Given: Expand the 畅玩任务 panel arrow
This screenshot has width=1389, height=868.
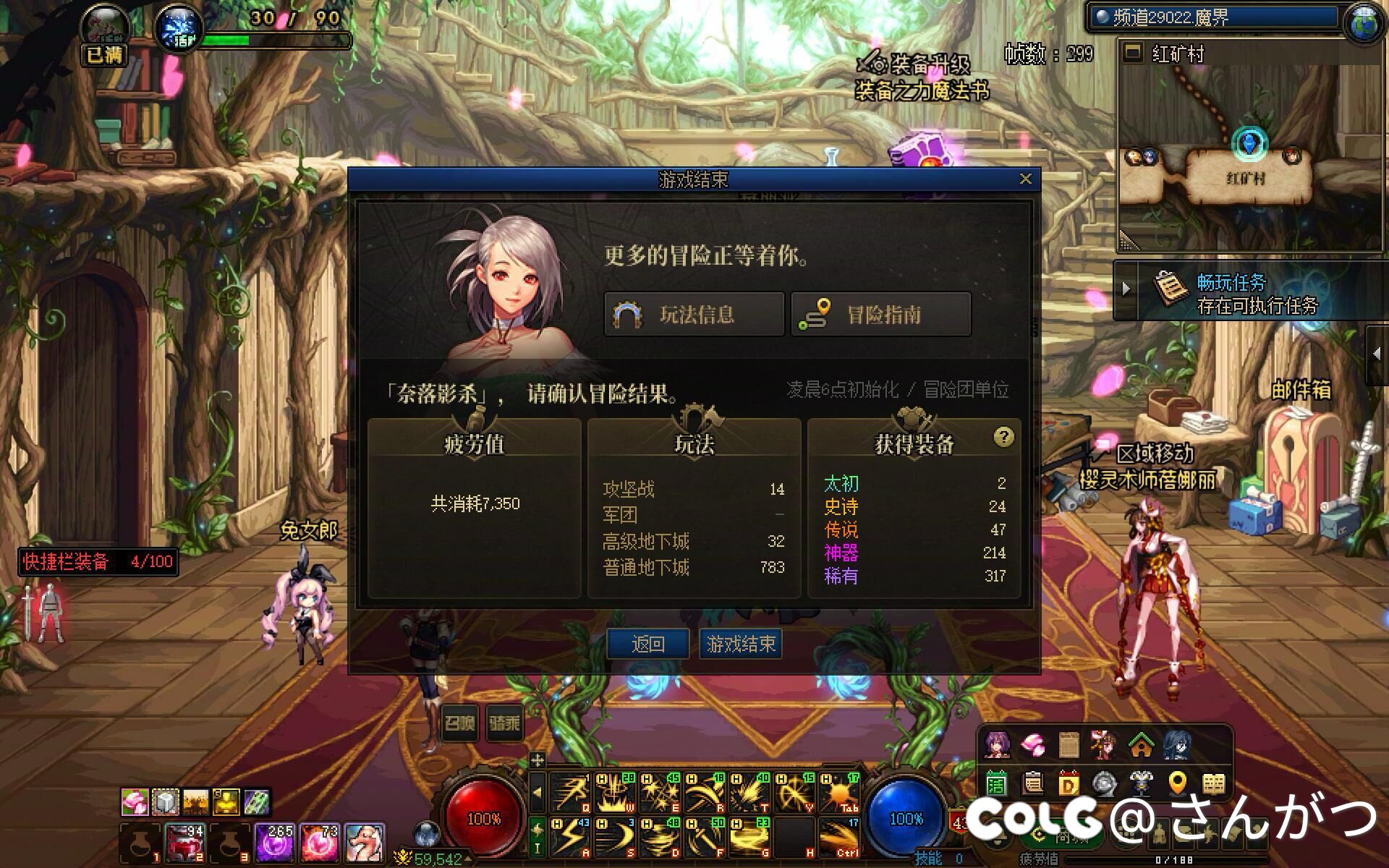Looking at the screenshot, I should 1126,289.
